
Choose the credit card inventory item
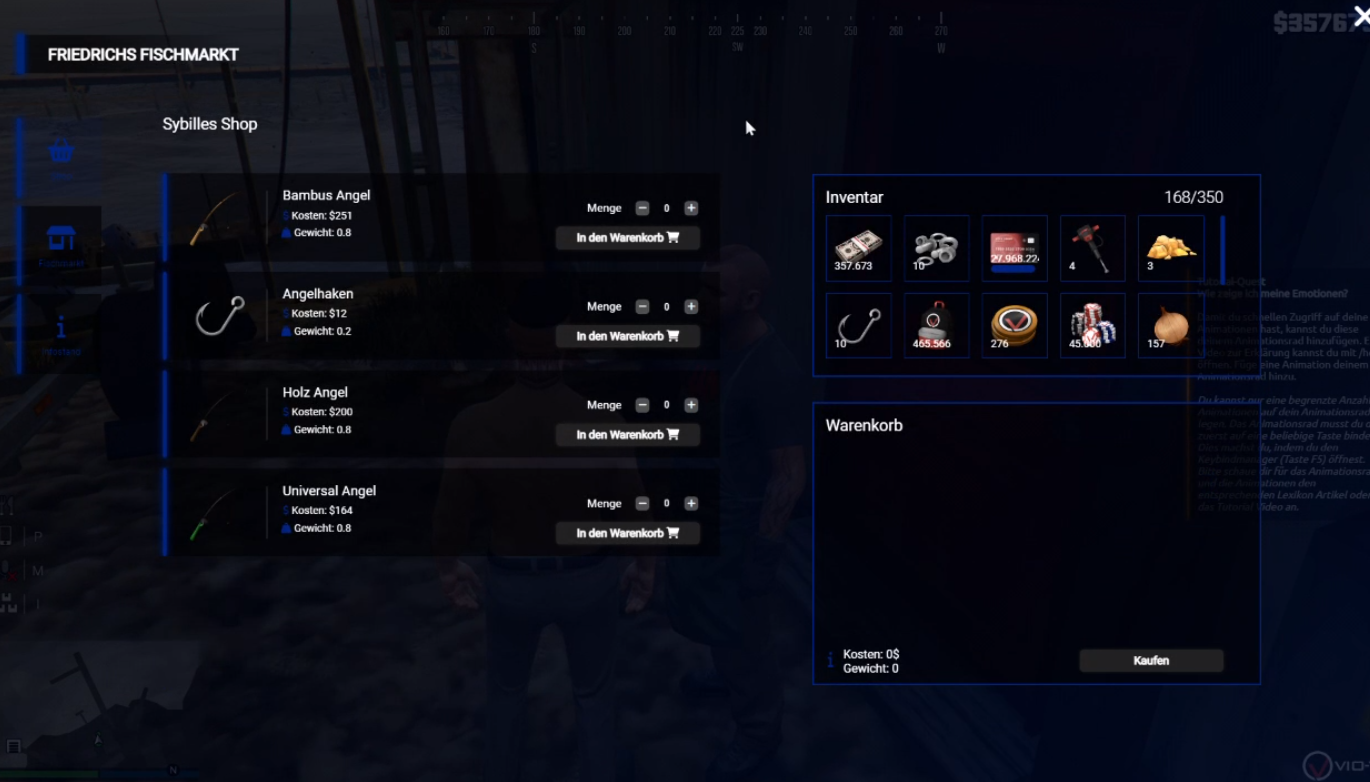(1014, 247)
